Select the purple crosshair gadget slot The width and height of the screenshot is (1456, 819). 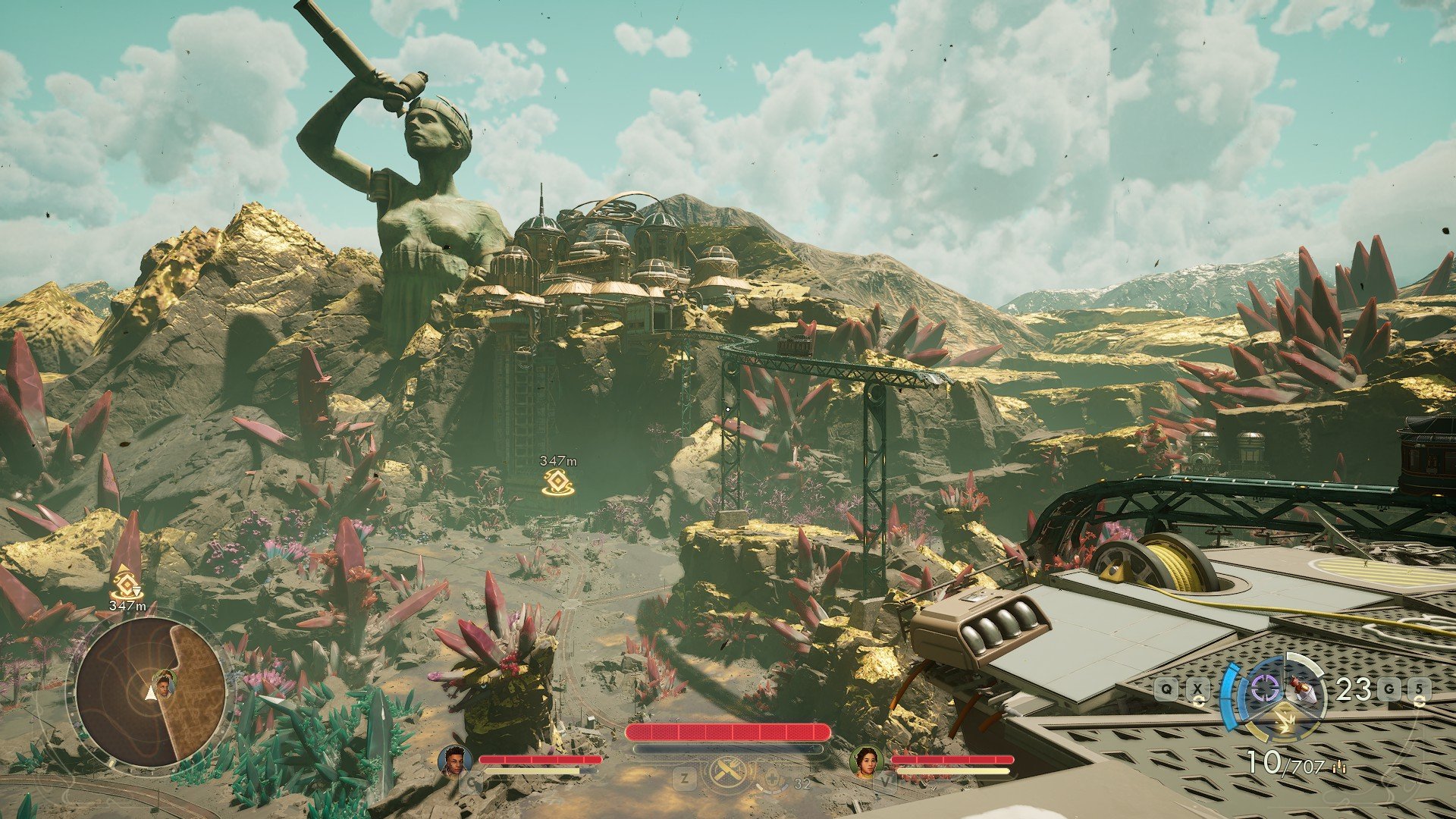1264,689
